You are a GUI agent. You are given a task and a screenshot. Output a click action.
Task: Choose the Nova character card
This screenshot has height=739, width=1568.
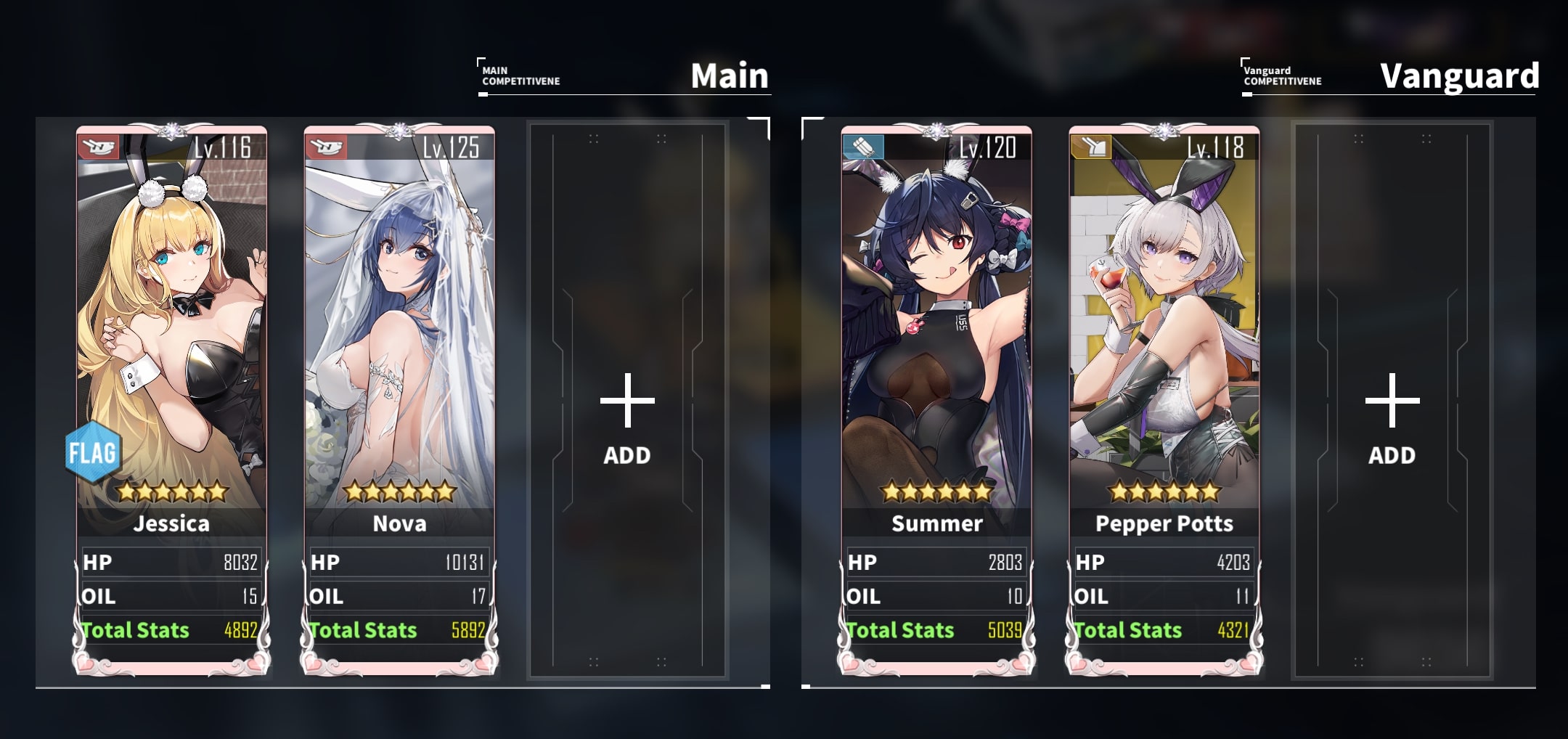coord(399,327)
